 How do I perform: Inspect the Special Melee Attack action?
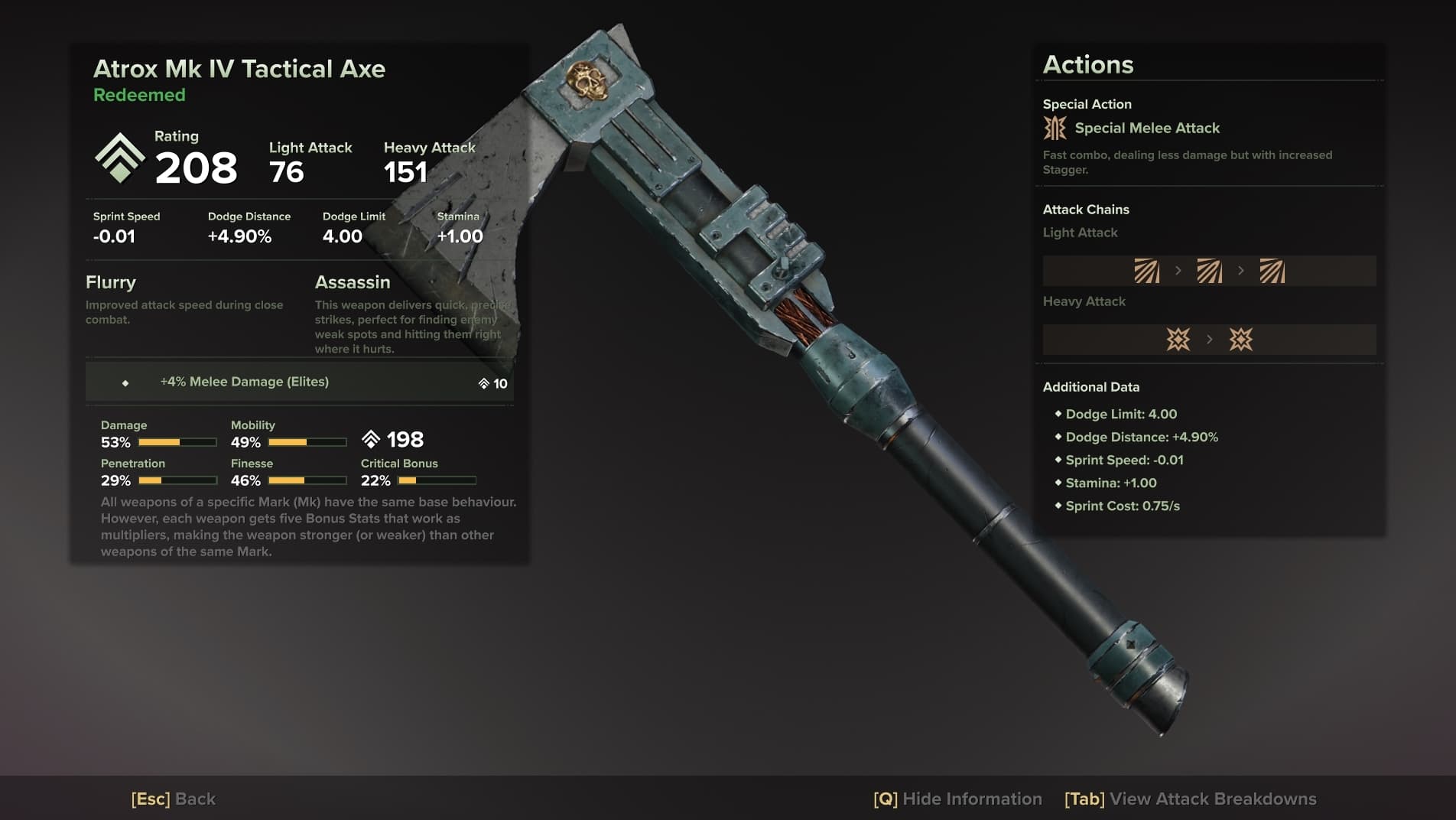click(x=1146, y=129)
